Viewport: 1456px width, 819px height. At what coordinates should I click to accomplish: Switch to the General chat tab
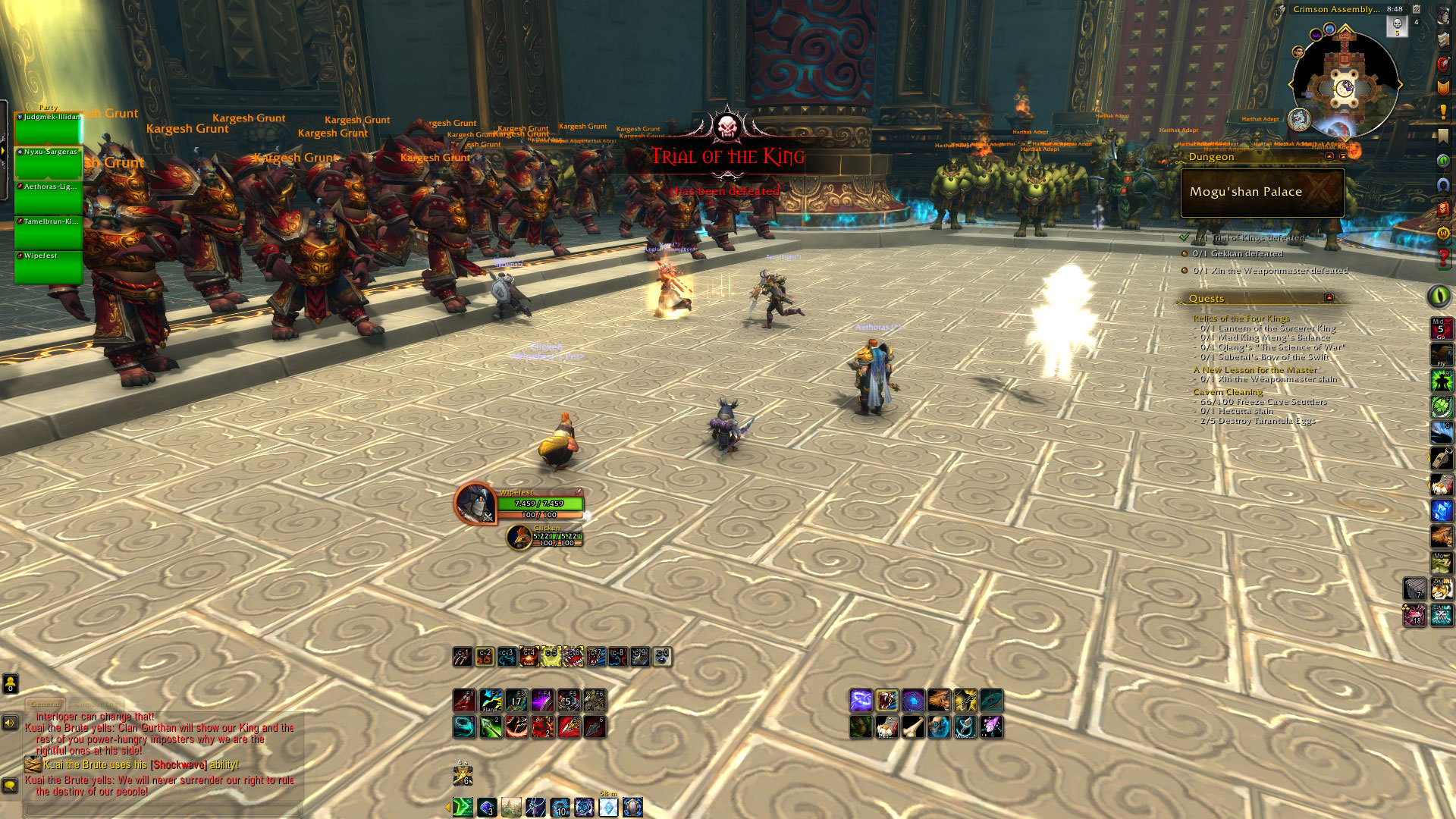tap(45, 704)
